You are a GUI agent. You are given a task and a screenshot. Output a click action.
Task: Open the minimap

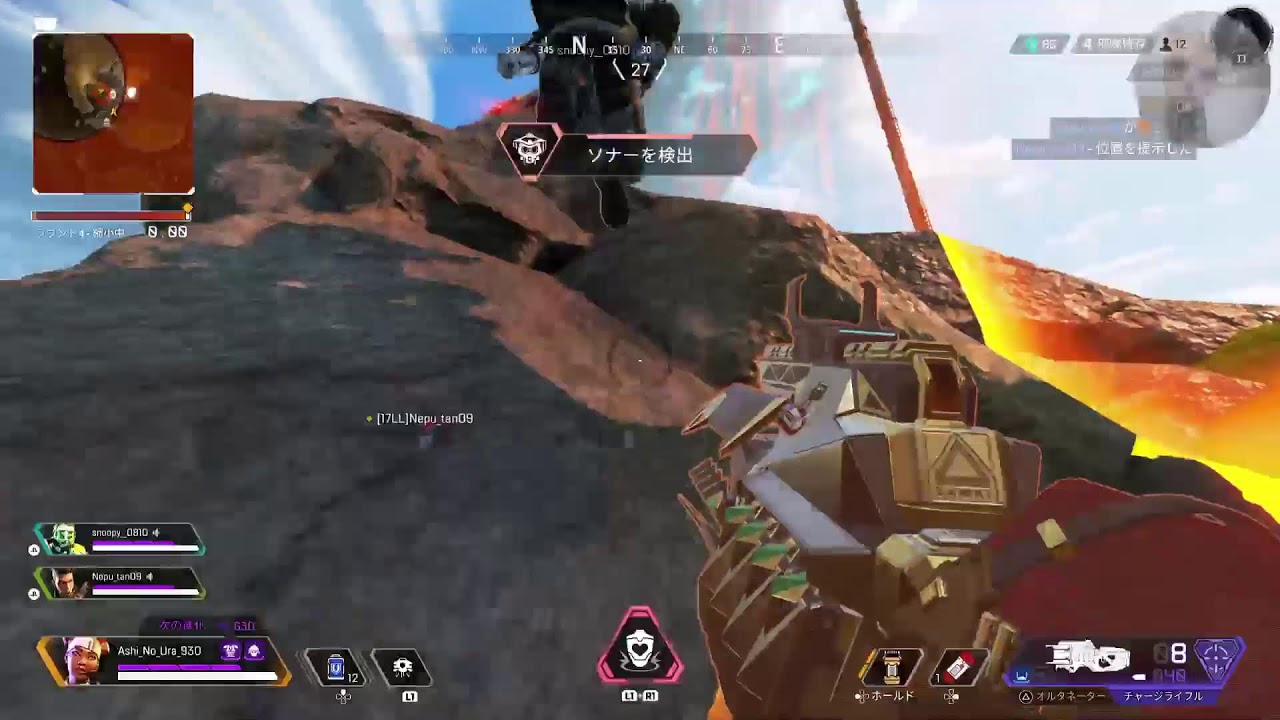pos(113,113)
